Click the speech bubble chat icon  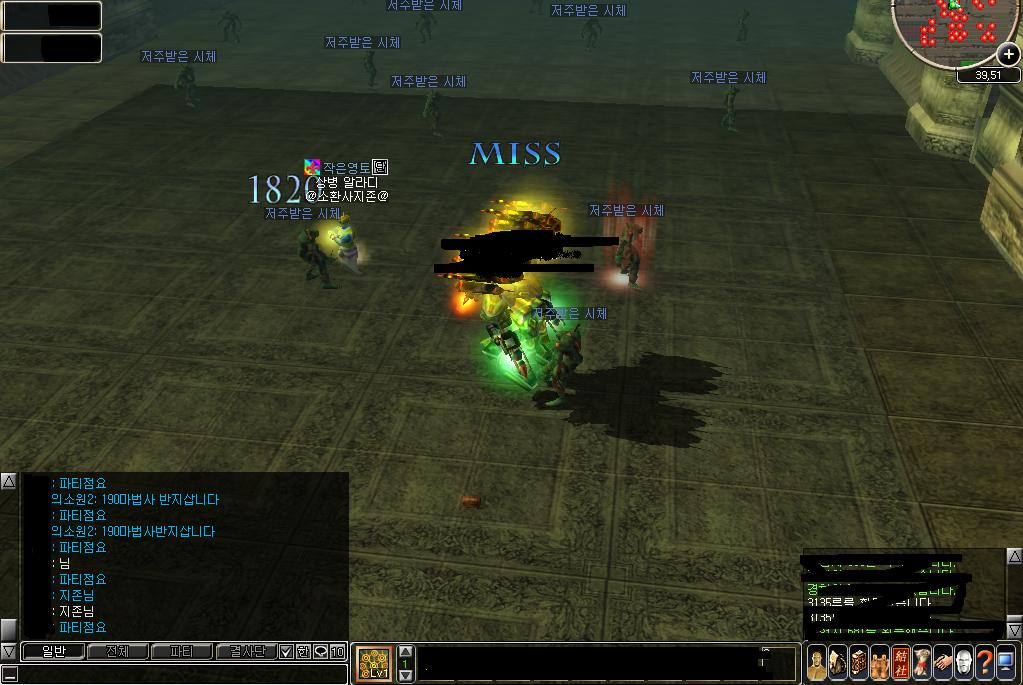point(321,652)
